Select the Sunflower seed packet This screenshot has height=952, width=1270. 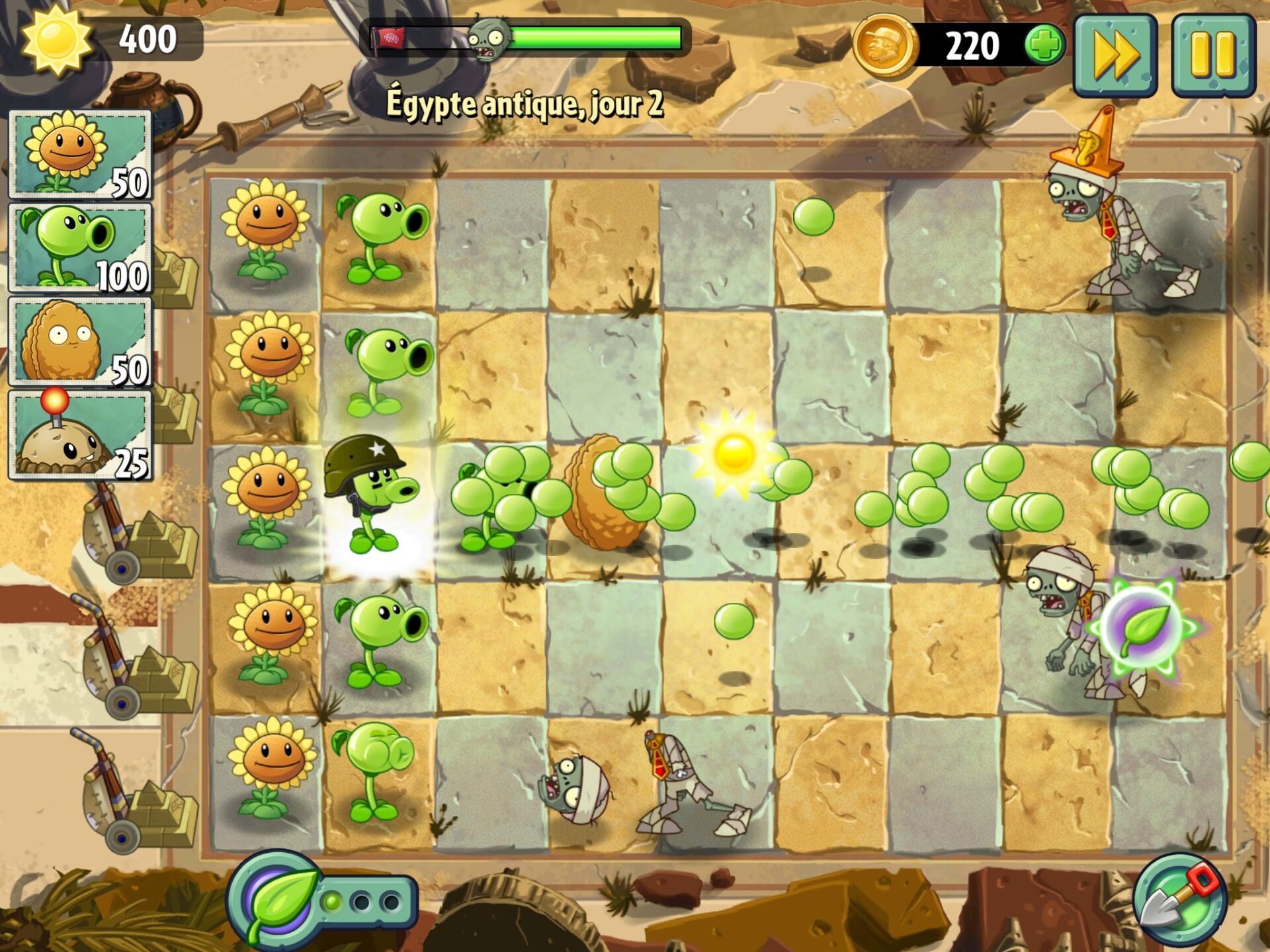[80, 155]
